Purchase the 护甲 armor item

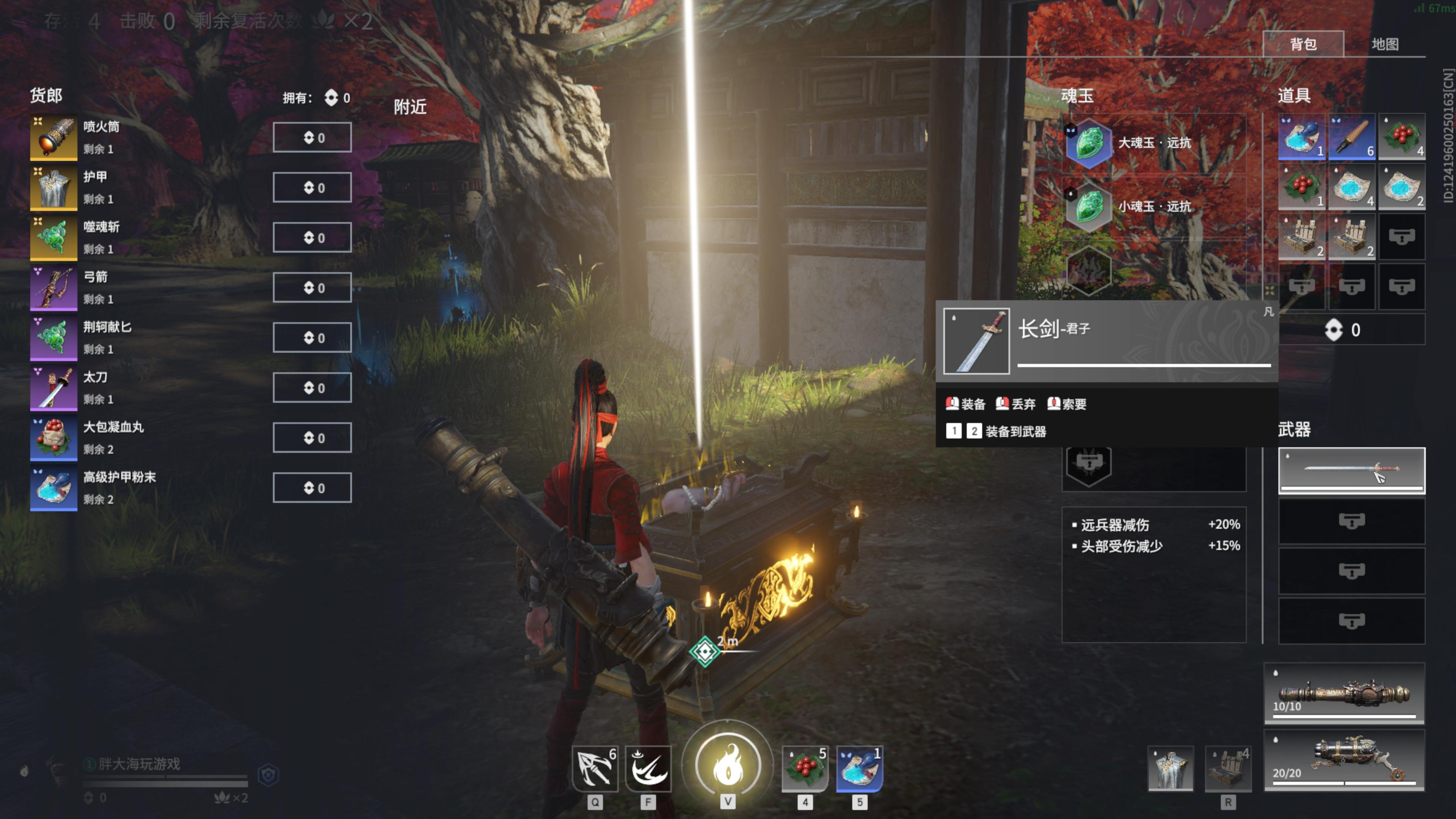(x=312, y=188)
